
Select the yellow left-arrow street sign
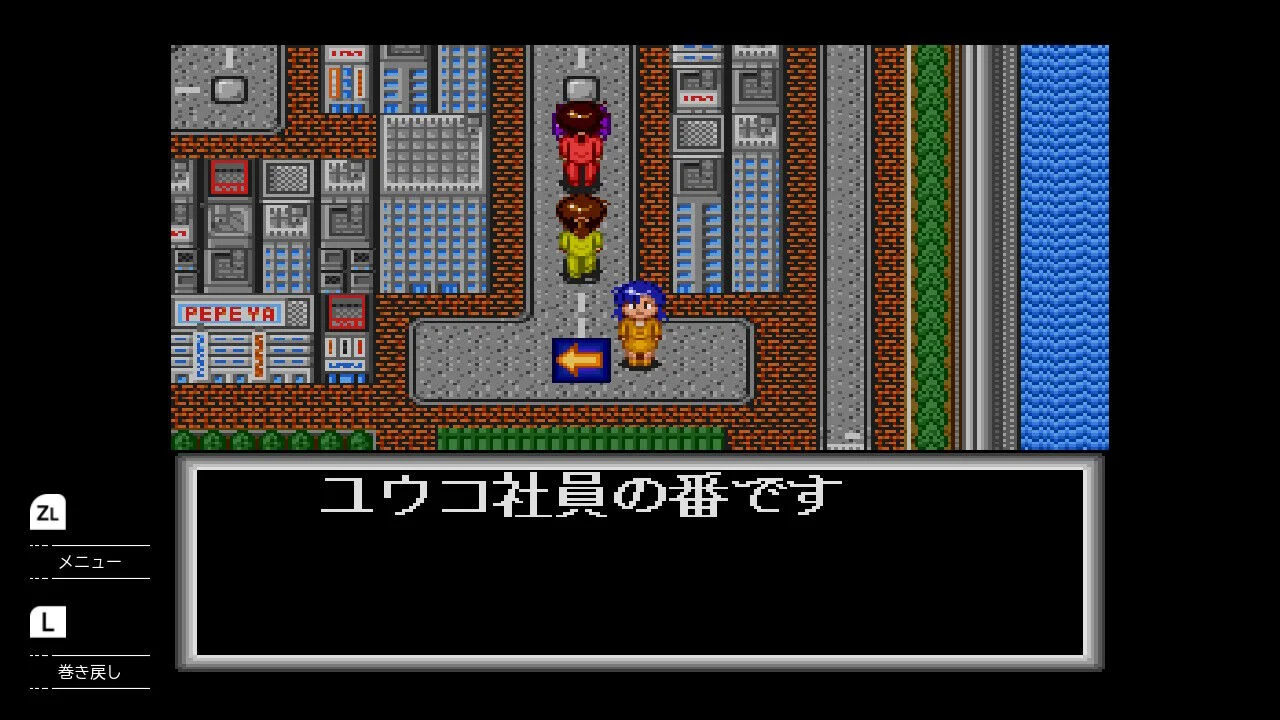pos(583,362)
